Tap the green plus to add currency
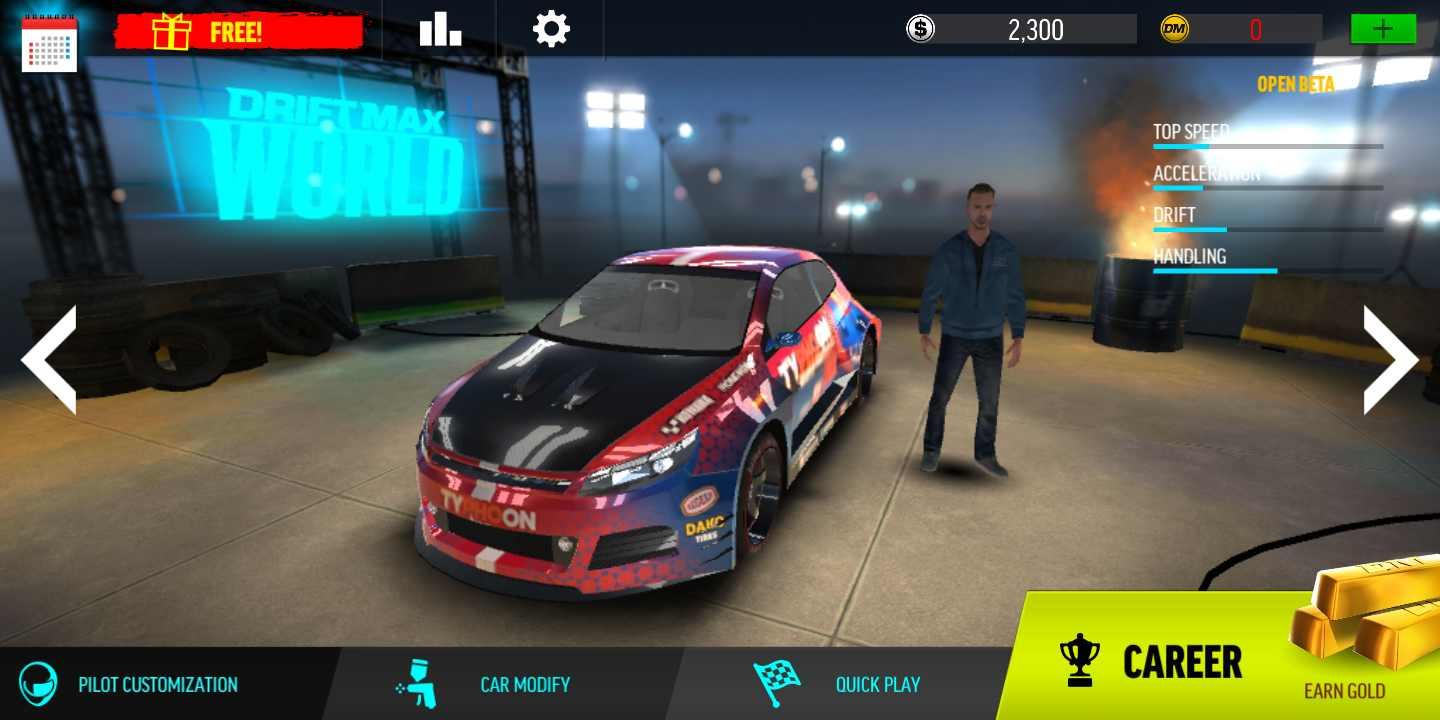This screenshot has height=720, width=1440. [x=1383, y=29]
